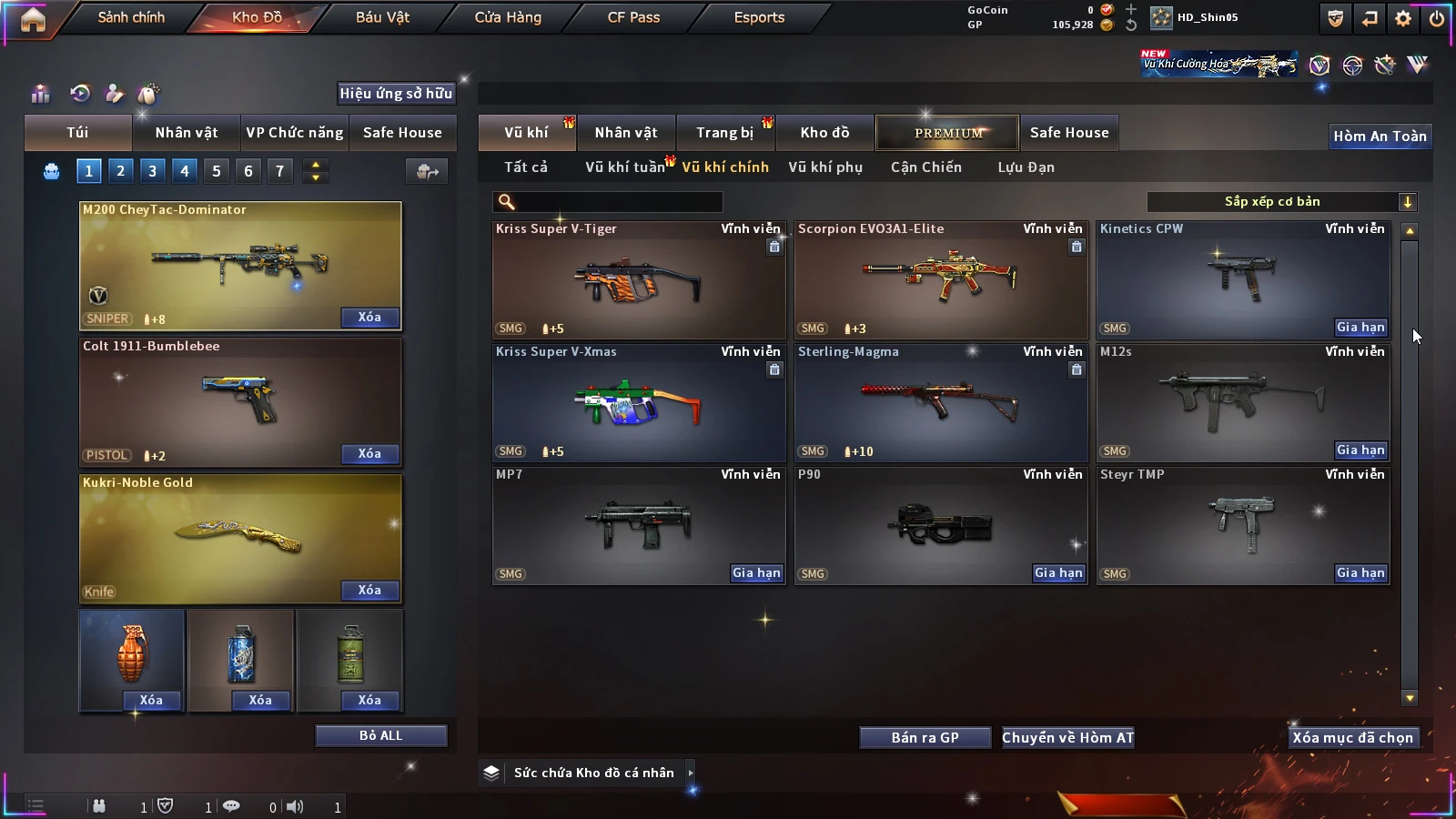Screen dimensions: 1456x819
Task: Select bag number 3
Action: 152,170
